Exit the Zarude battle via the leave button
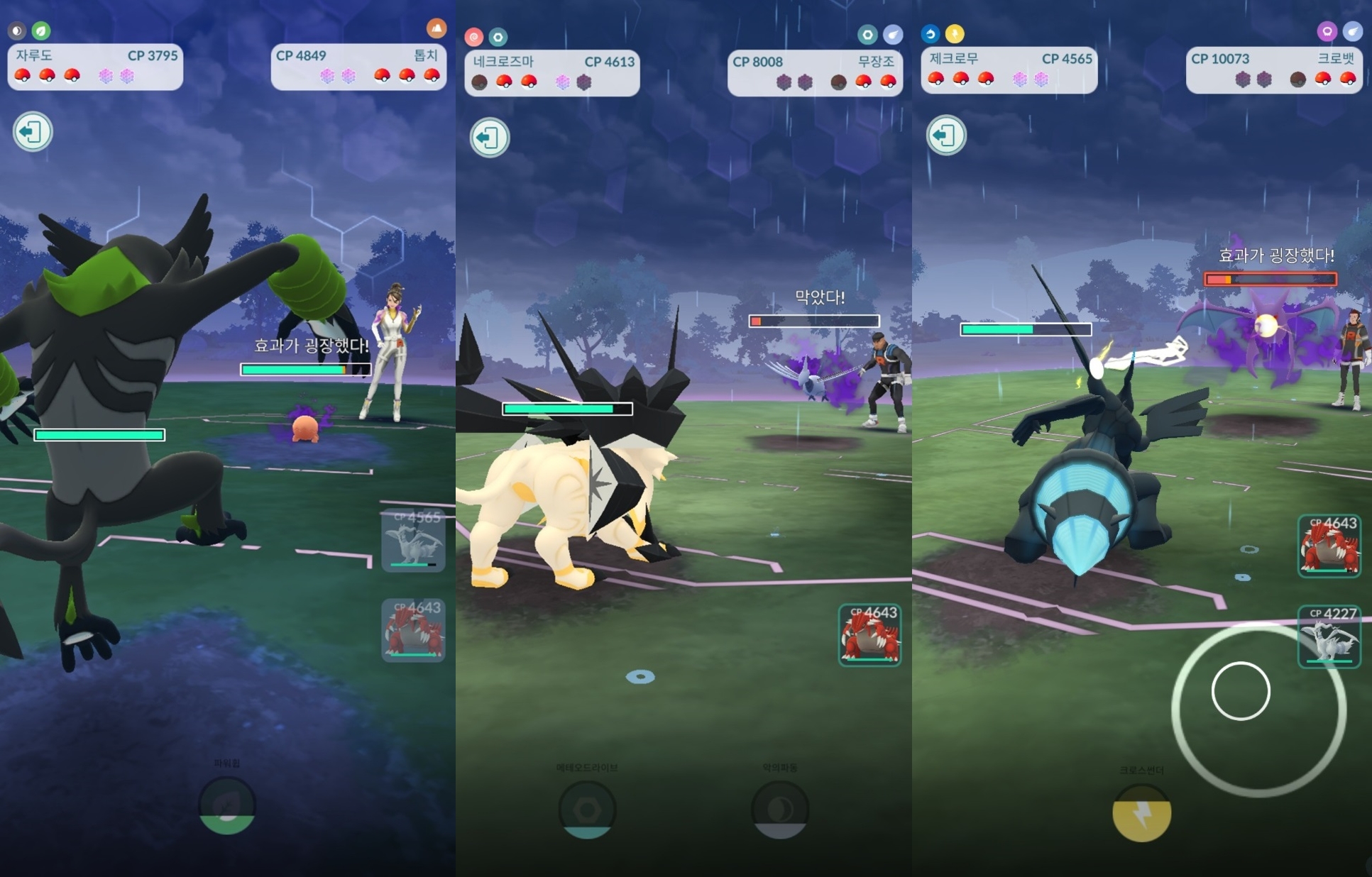Image resolution: width=1372 pixels, height=877 pixels. [x=33, y=132]
